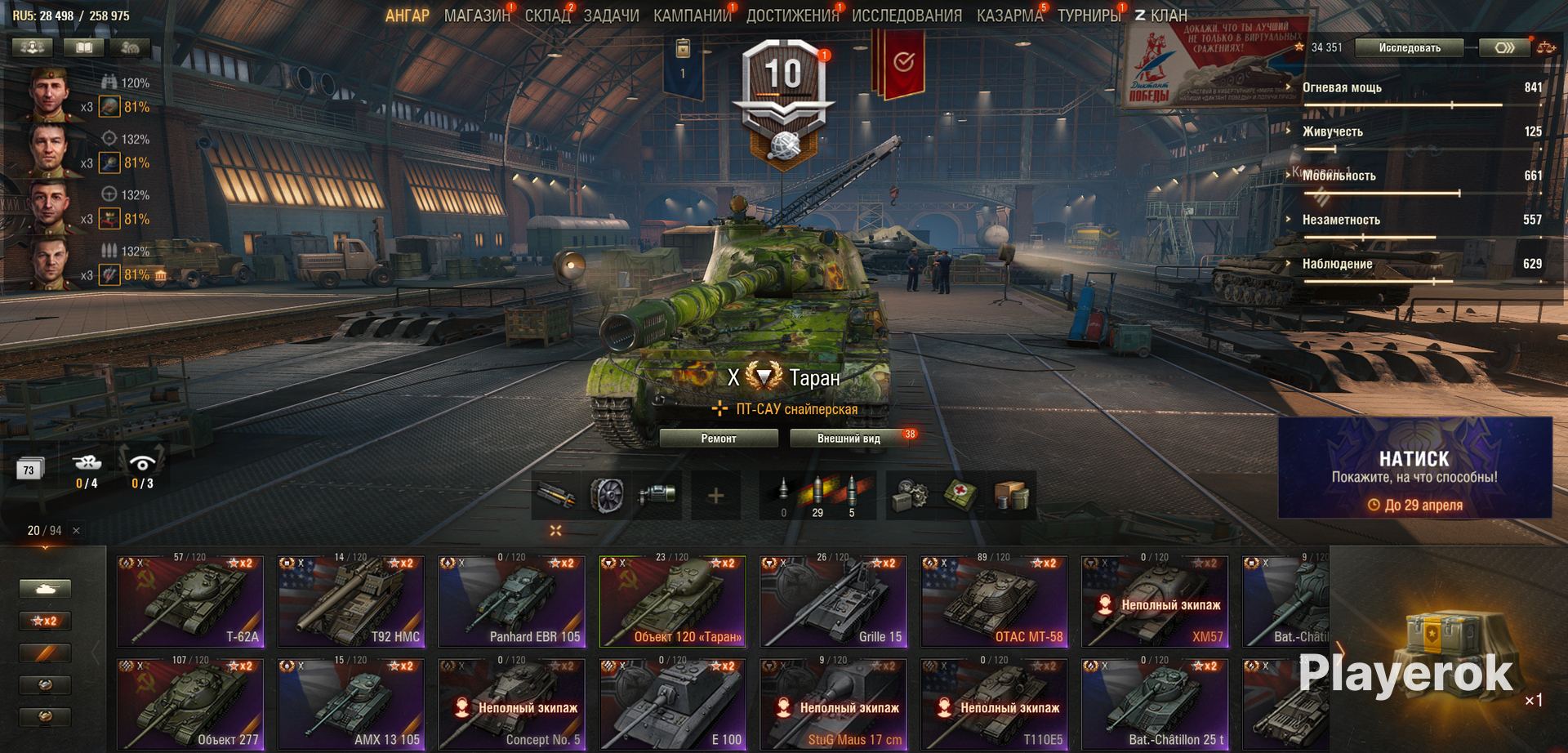Viewport: 1568px width, 753px height.
Task: Open the НАТИСК event banner
Action: coord(1414,469)
